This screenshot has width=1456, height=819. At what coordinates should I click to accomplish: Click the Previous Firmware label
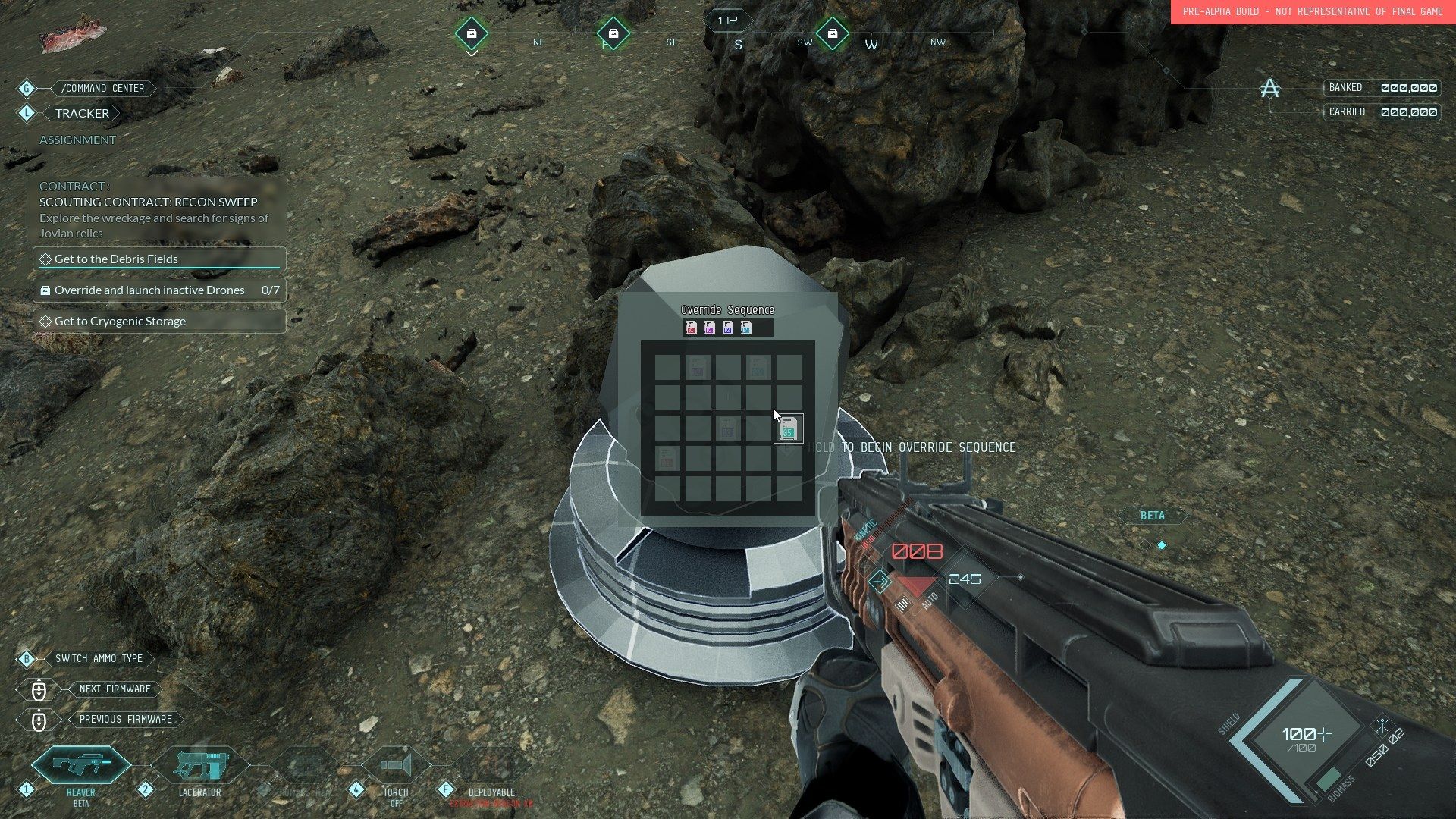(125, 719)
